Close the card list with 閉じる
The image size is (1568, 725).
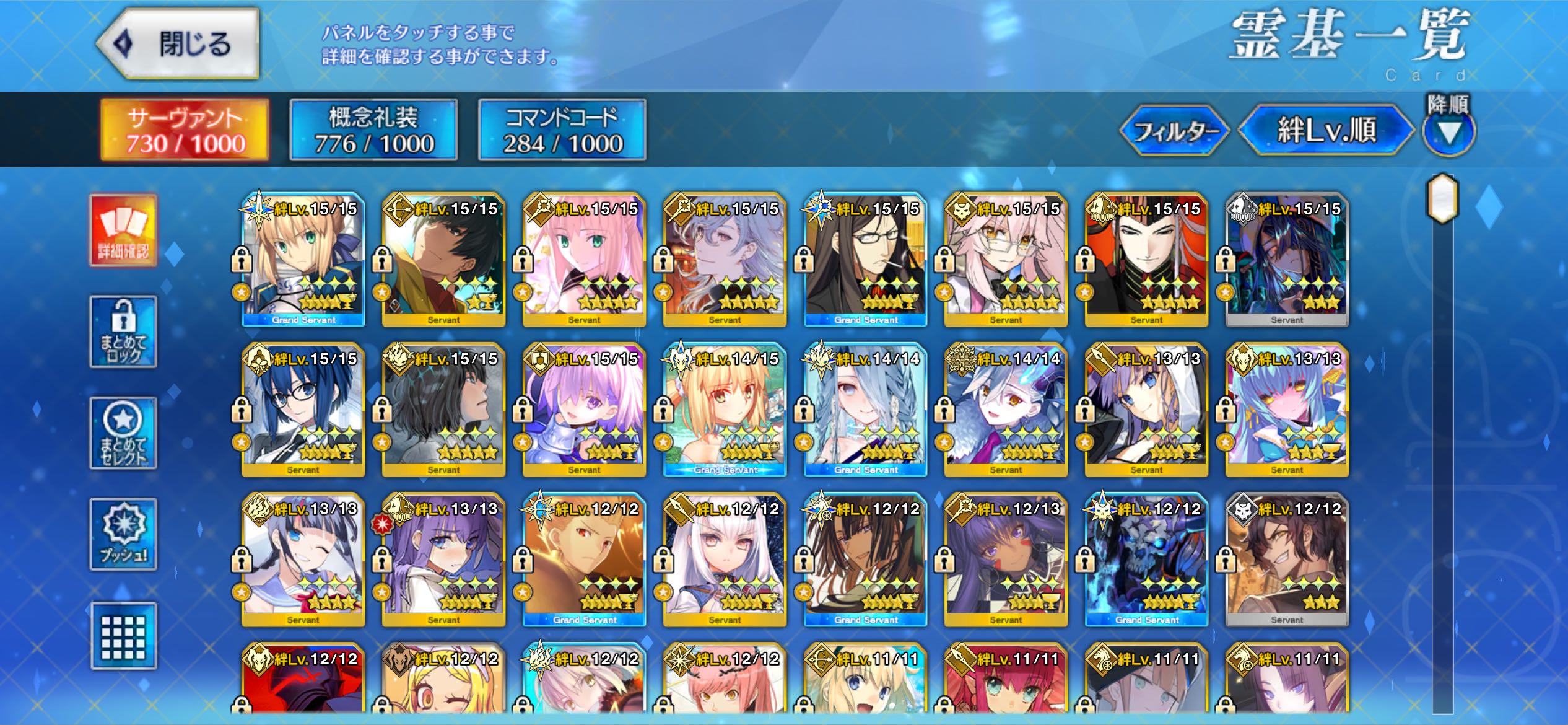pyautogui.click(x=179, y=43)
